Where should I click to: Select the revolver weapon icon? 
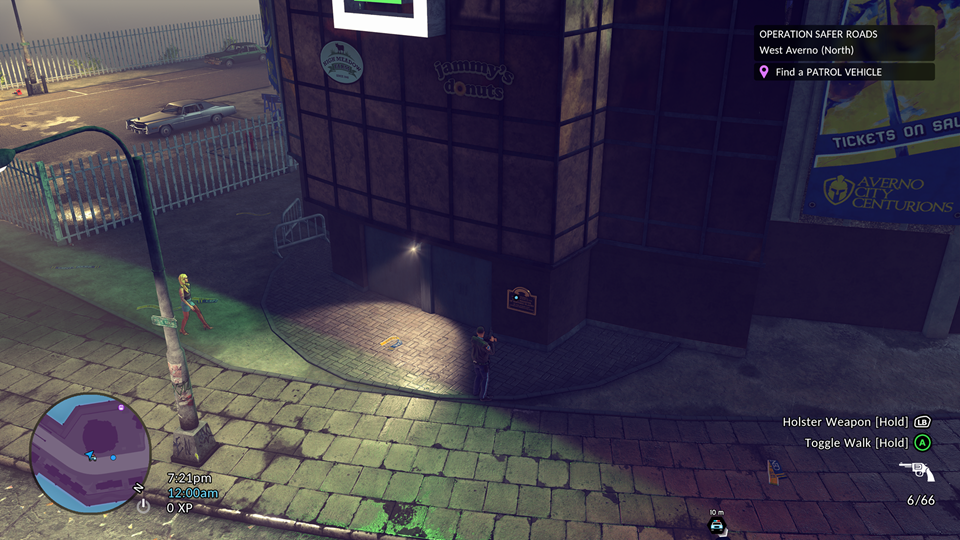click(916, 472)
